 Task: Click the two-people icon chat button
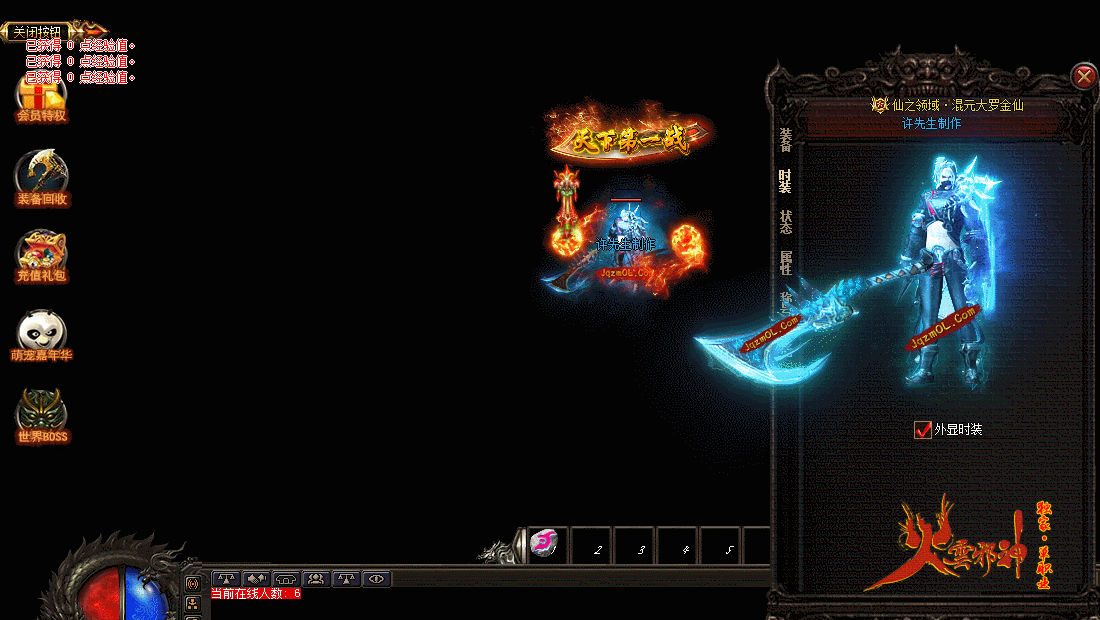pyautogui.click(x=316, y=578)
